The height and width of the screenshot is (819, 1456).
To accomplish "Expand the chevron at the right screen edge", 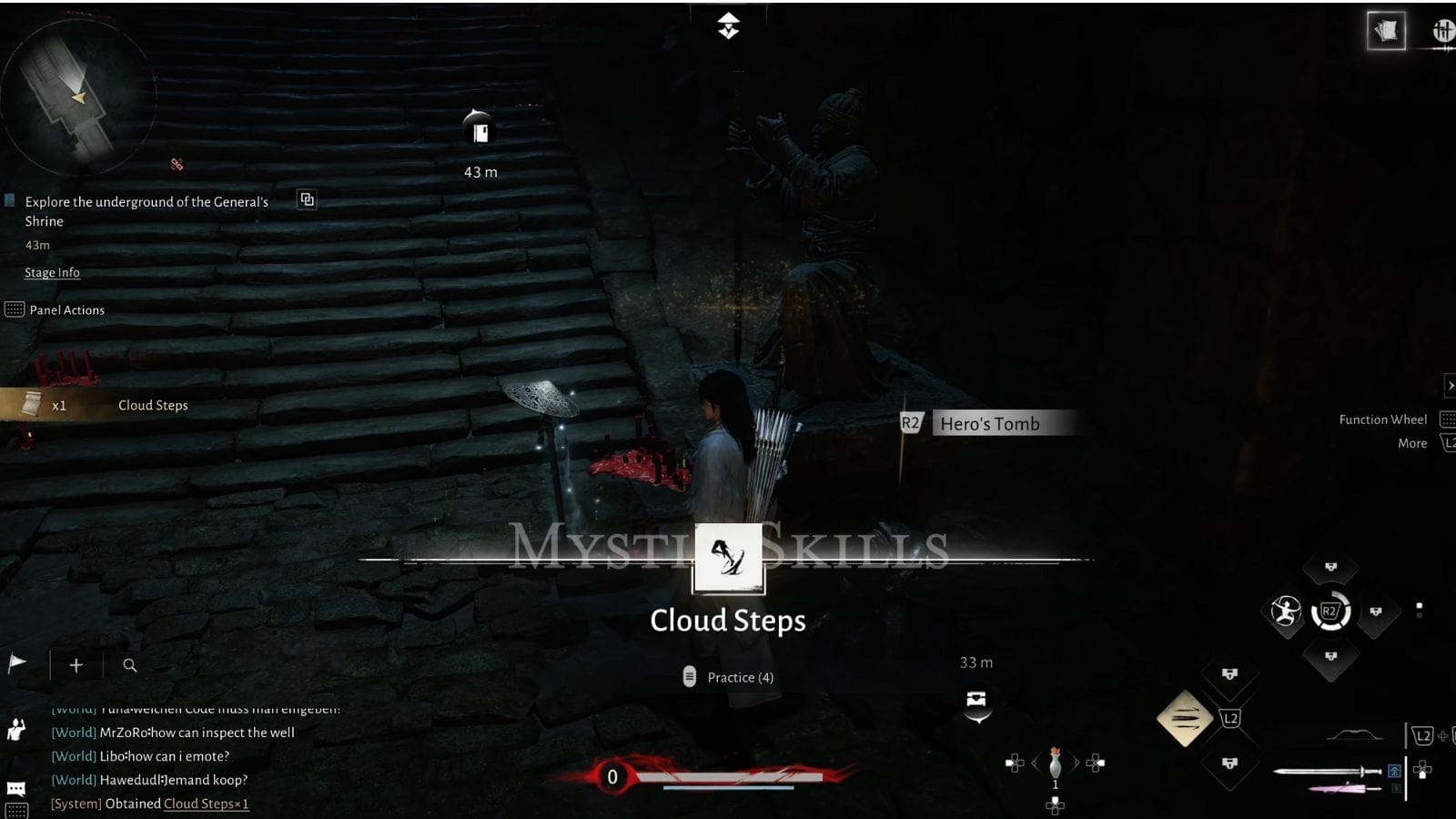I will point(1450,386).
